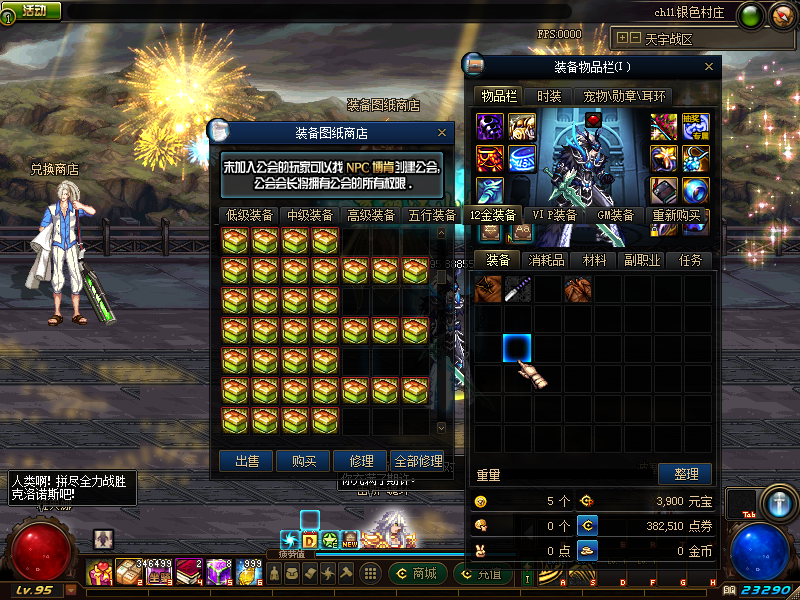Select the 重新购买 buyback tab
Viewport: 800px width, 600px height.
(677, 215)
